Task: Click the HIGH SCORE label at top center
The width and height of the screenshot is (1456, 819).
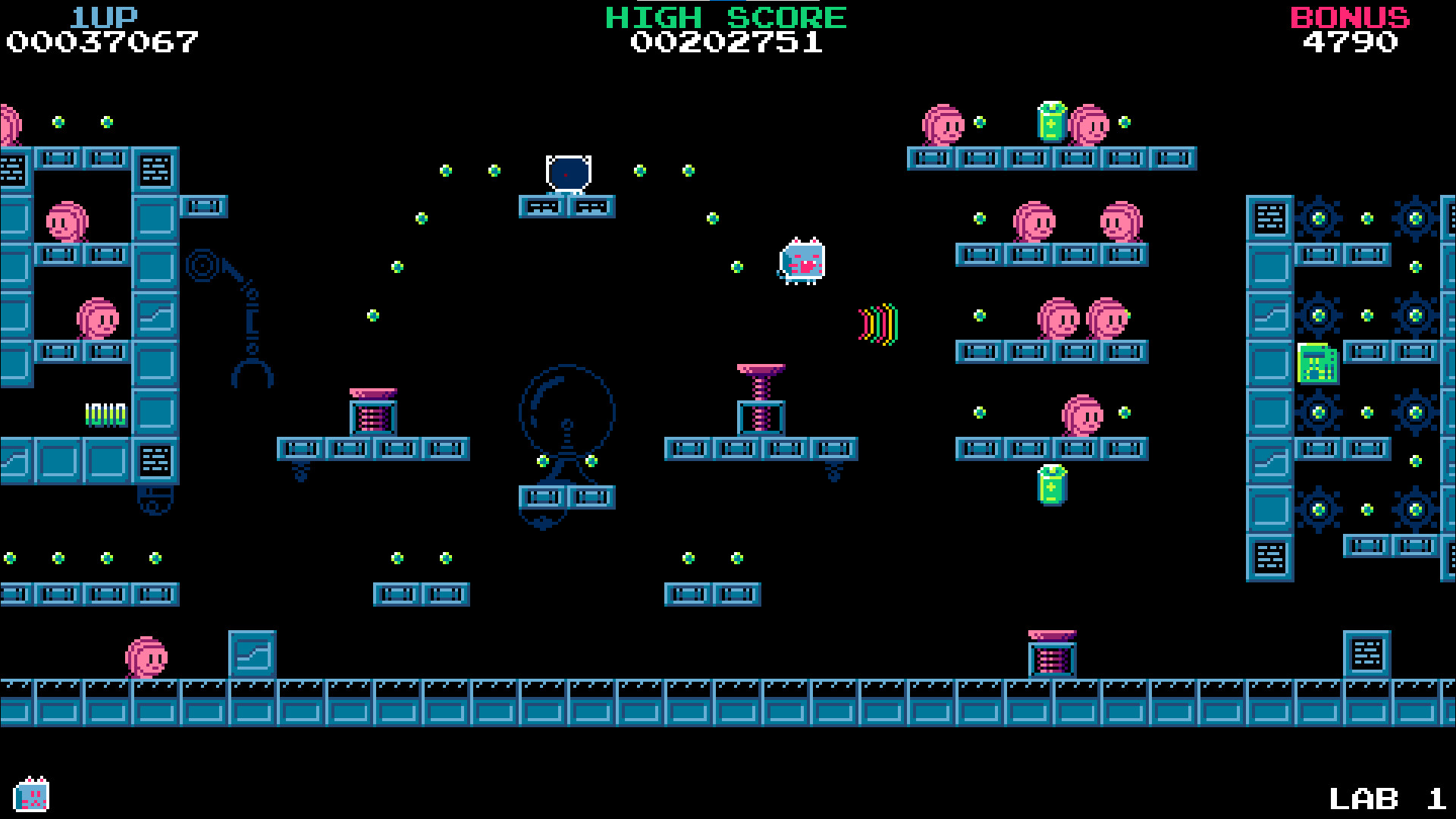Action: (x=726, y=17)
